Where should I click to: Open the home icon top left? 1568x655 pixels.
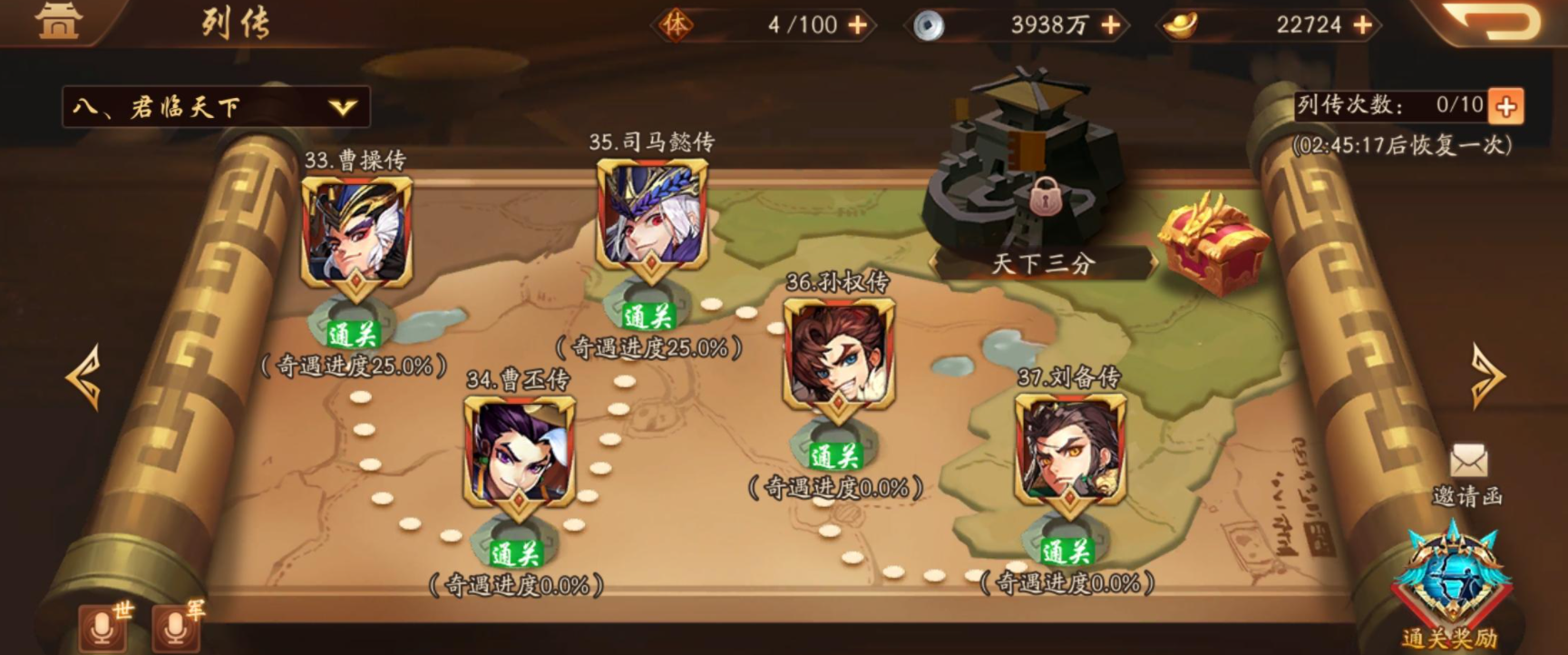tap(56, 22)
